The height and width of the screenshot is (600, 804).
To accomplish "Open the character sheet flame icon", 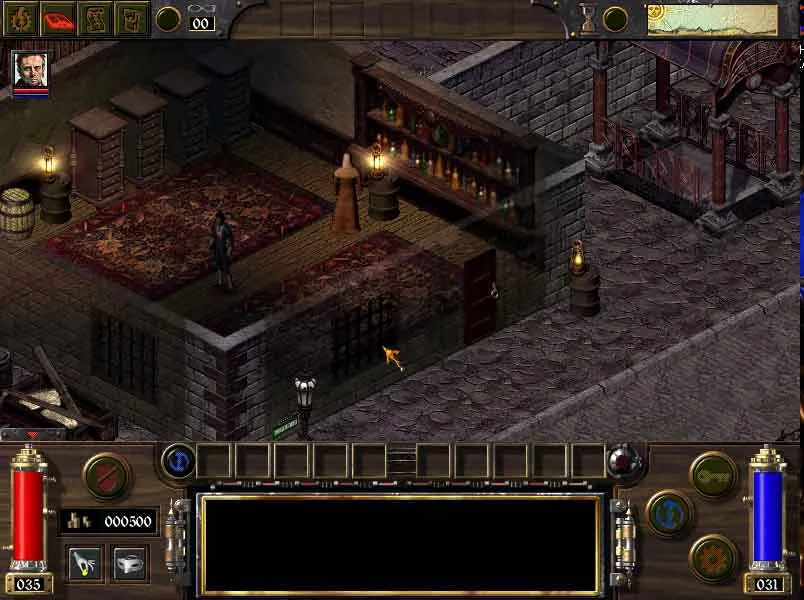I will (21, 18).
